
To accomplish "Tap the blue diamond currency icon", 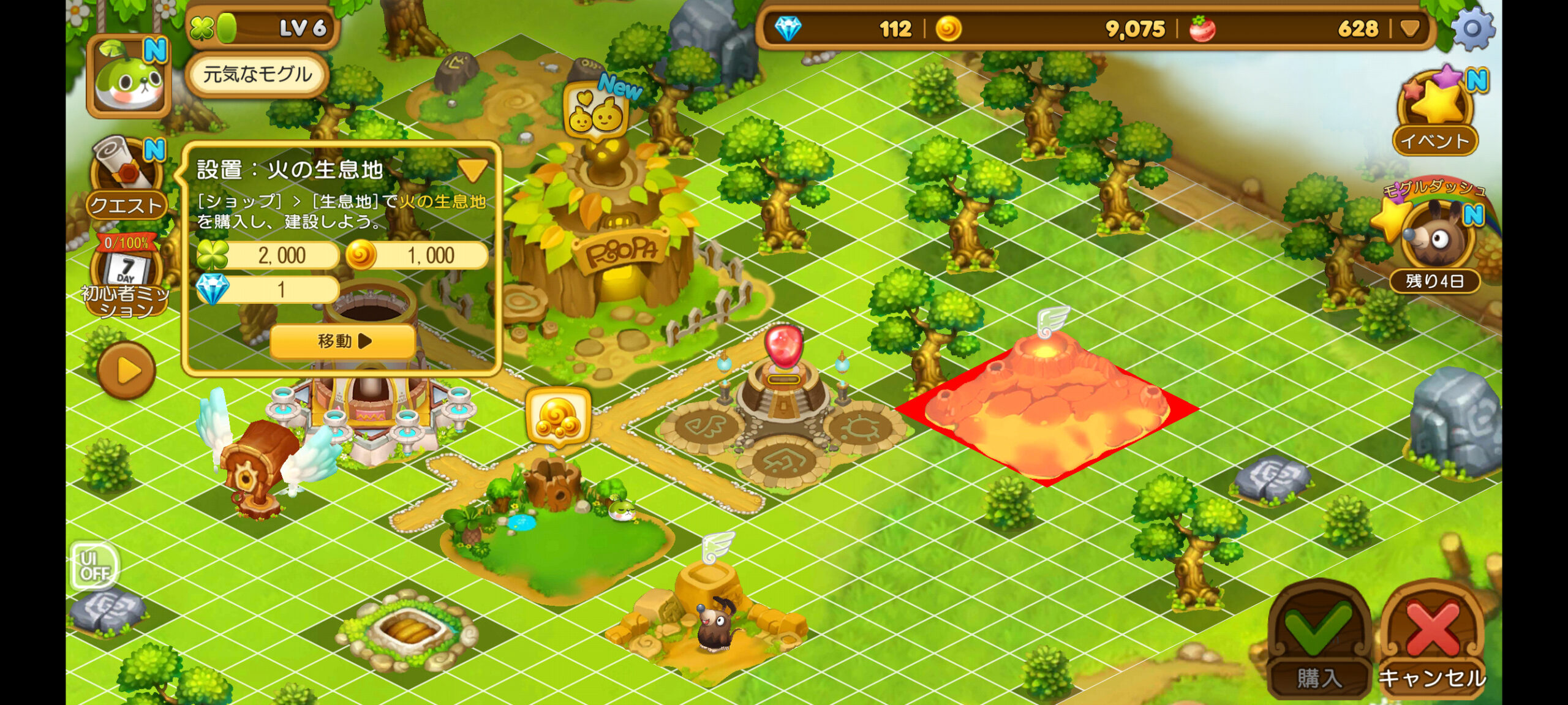I will coord(788,29).
